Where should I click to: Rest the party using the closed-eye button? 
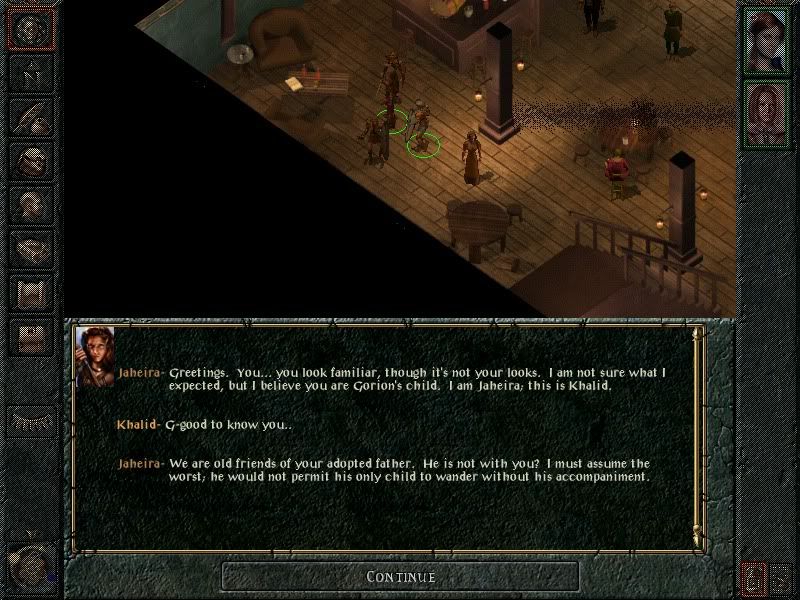pyautogui.click(x=31, y=421)
